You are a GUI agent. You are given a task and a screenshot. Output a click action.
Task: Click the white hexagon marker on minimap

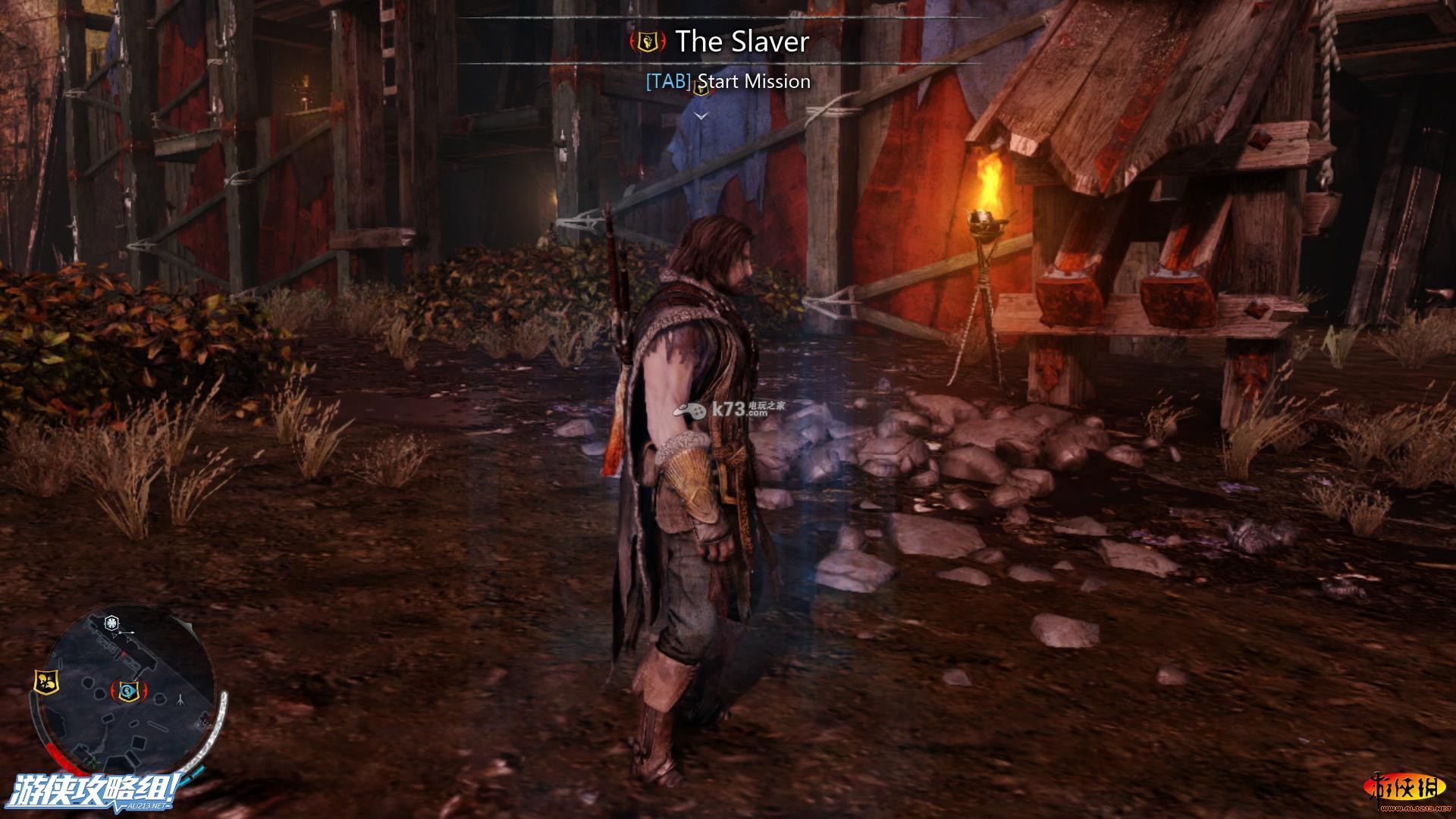112,623
